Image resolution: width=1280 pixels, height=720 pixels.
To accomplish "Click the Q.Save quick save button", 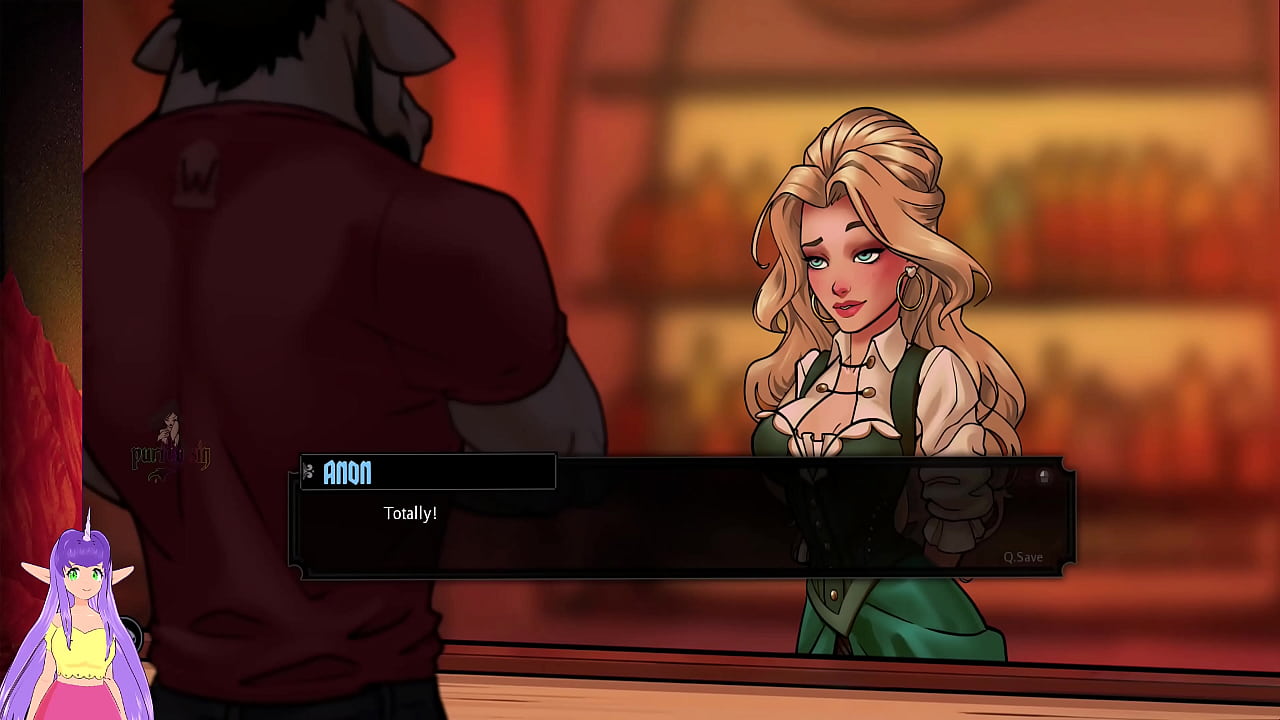I will (x=1023, y=557).
